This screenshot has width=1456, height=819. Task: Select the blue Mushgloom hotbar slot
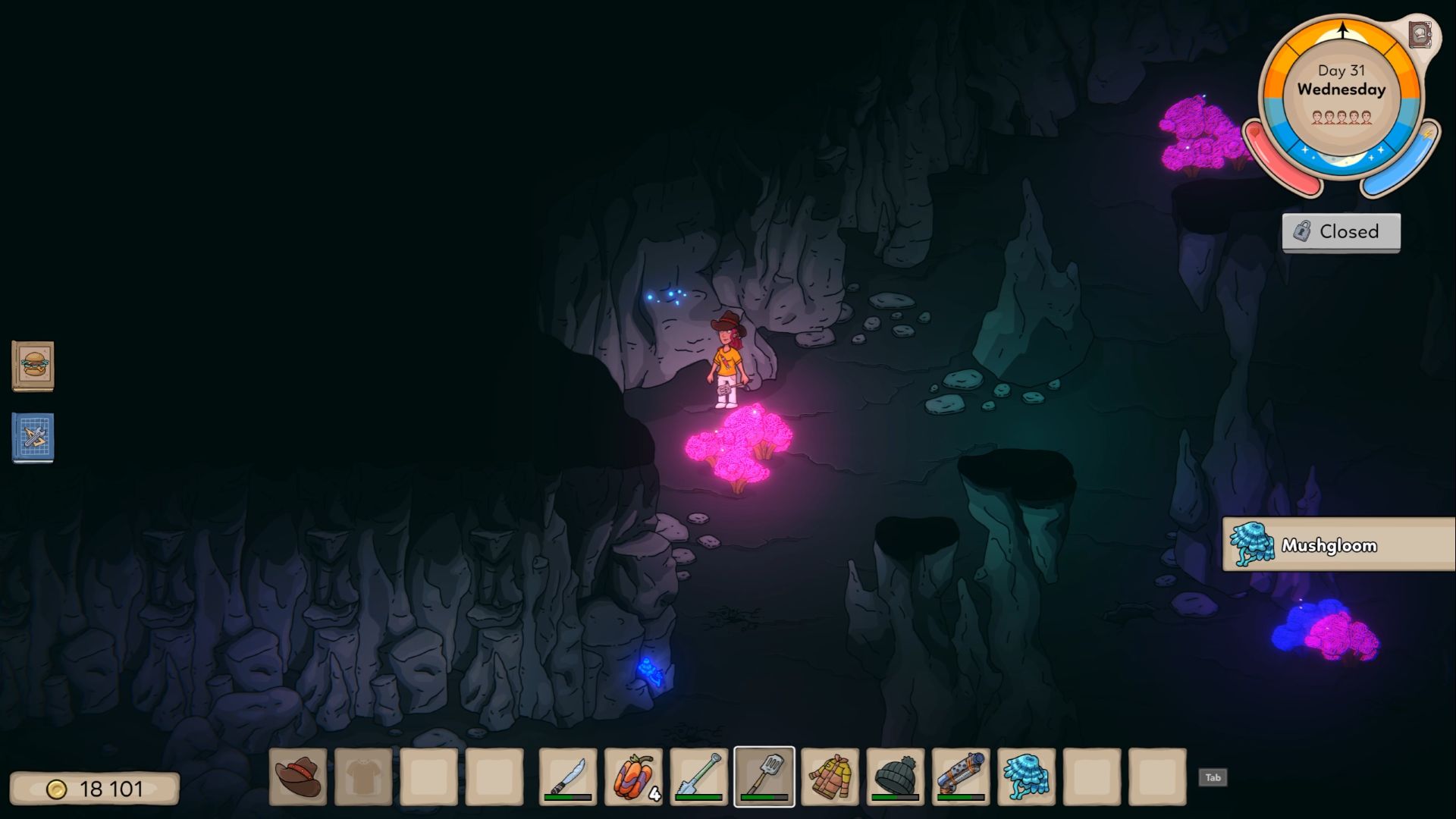[1027, 777]
